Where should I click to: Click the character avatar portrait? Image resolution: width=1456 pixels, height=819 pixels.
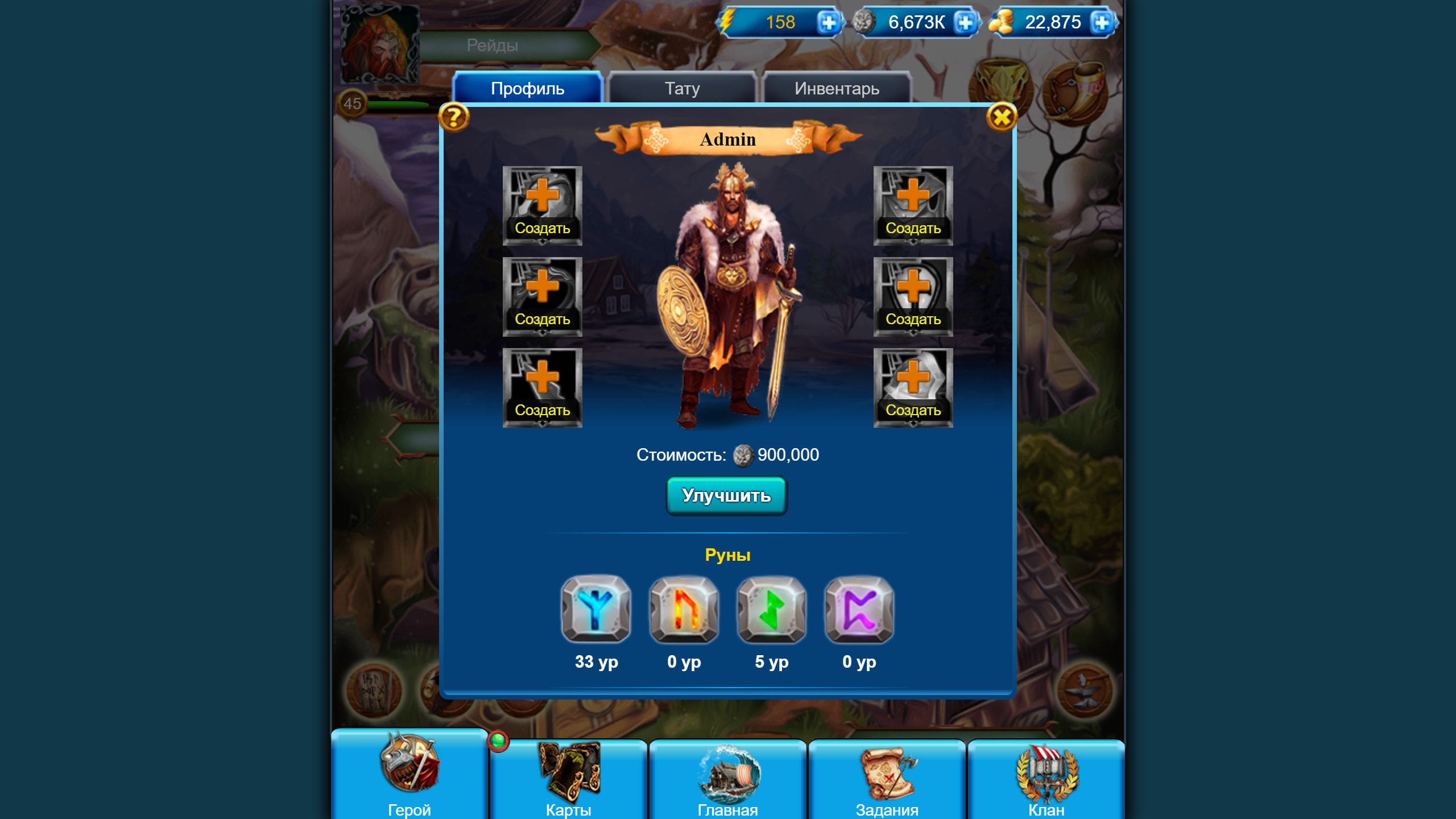[x=379, y=44]
